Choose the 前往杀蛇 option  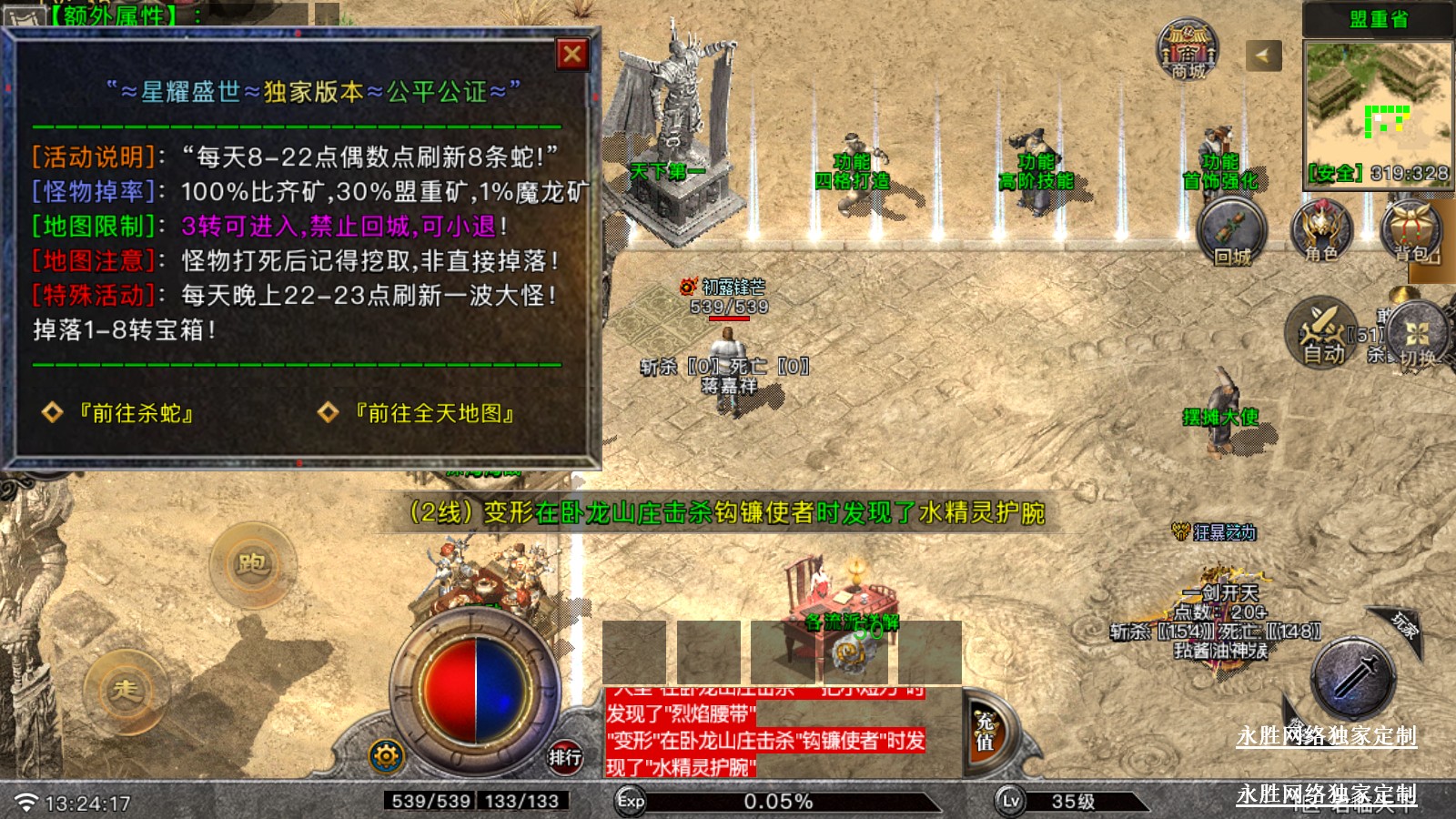(135, 413)
